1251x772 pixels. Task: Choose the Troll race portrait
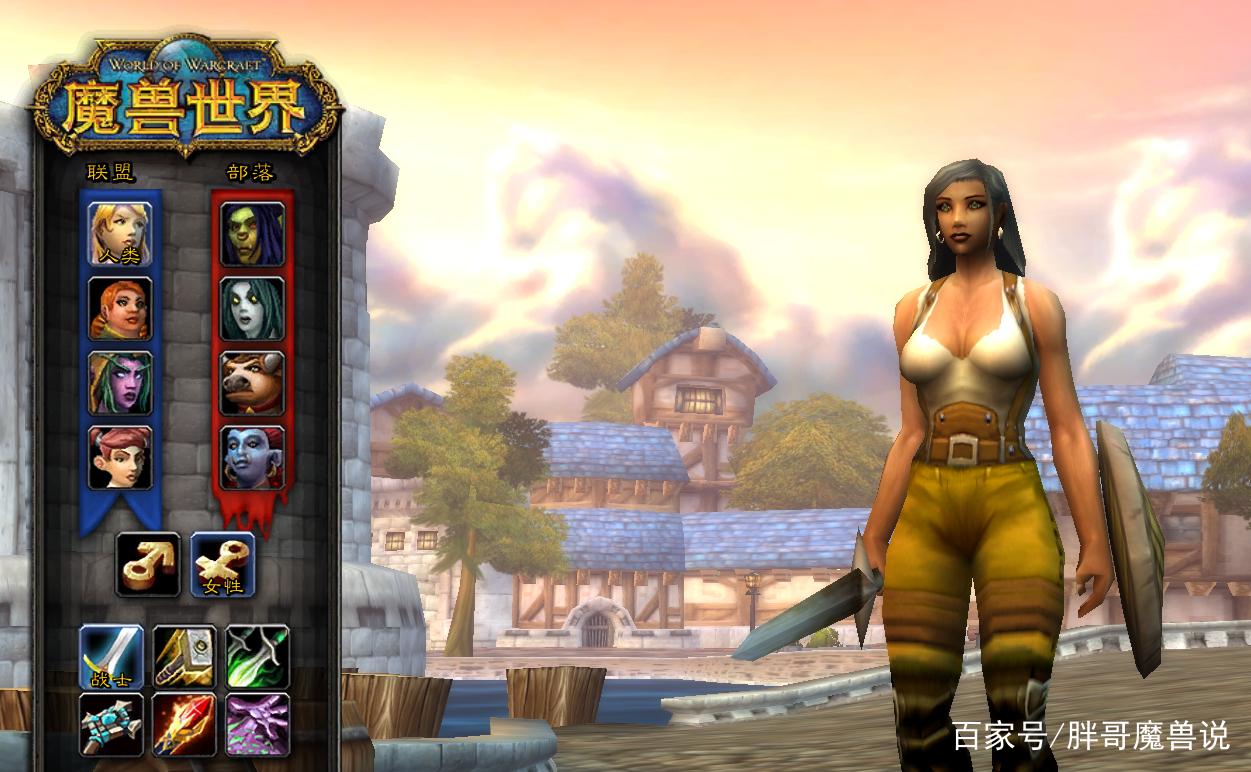[252, 458]
